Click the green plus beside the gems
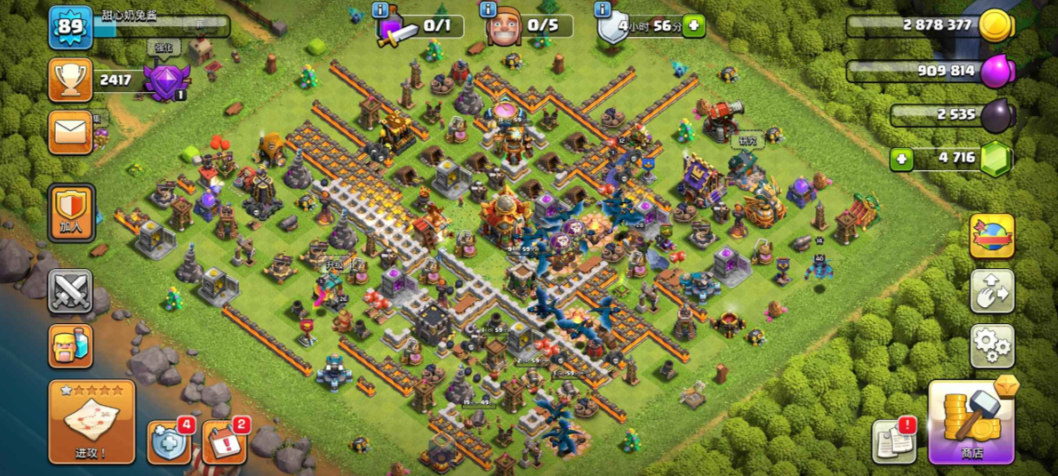 coord(901,158)
